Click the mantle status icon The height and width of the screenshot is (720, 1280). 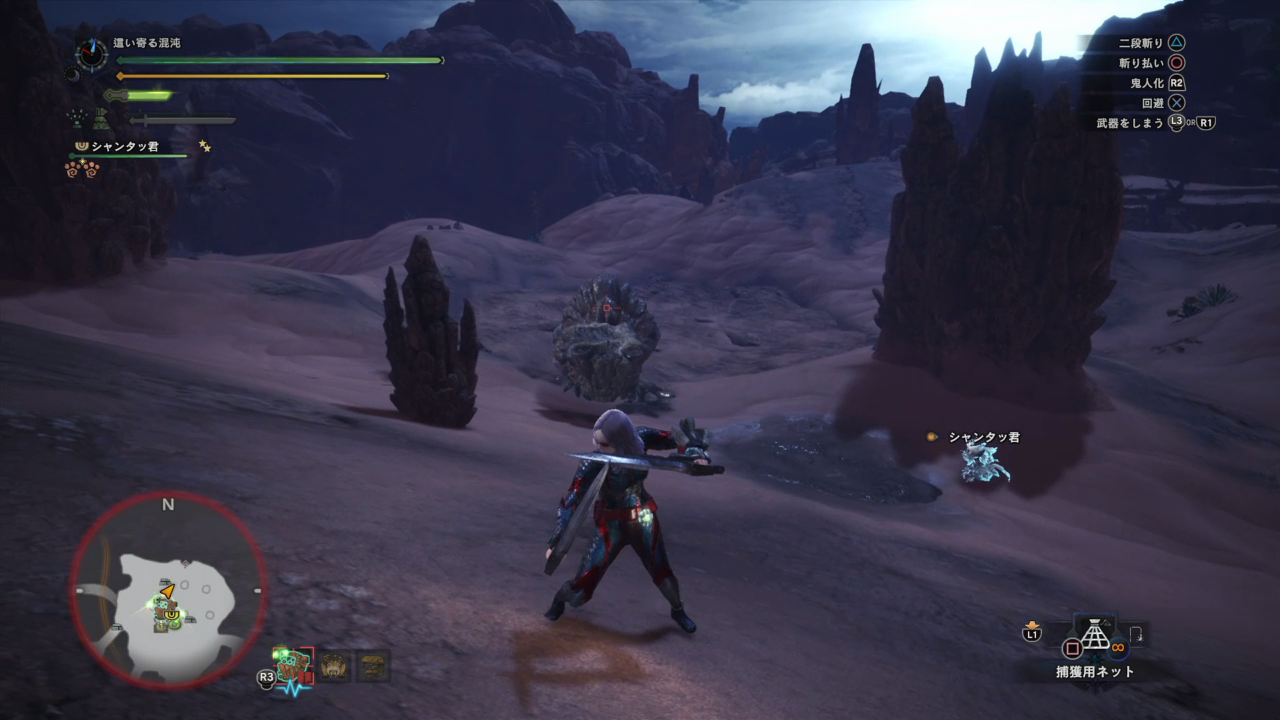coord(102,118)
